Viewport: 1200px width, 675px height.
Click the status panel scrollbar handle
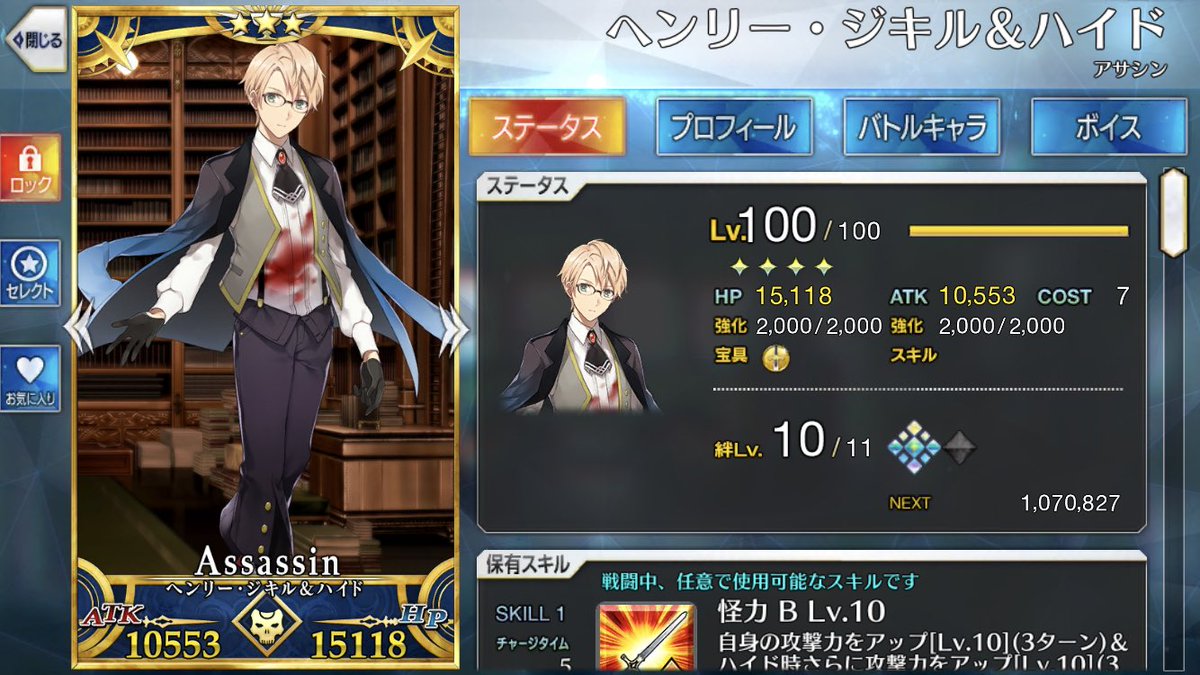click(1172, 213)
